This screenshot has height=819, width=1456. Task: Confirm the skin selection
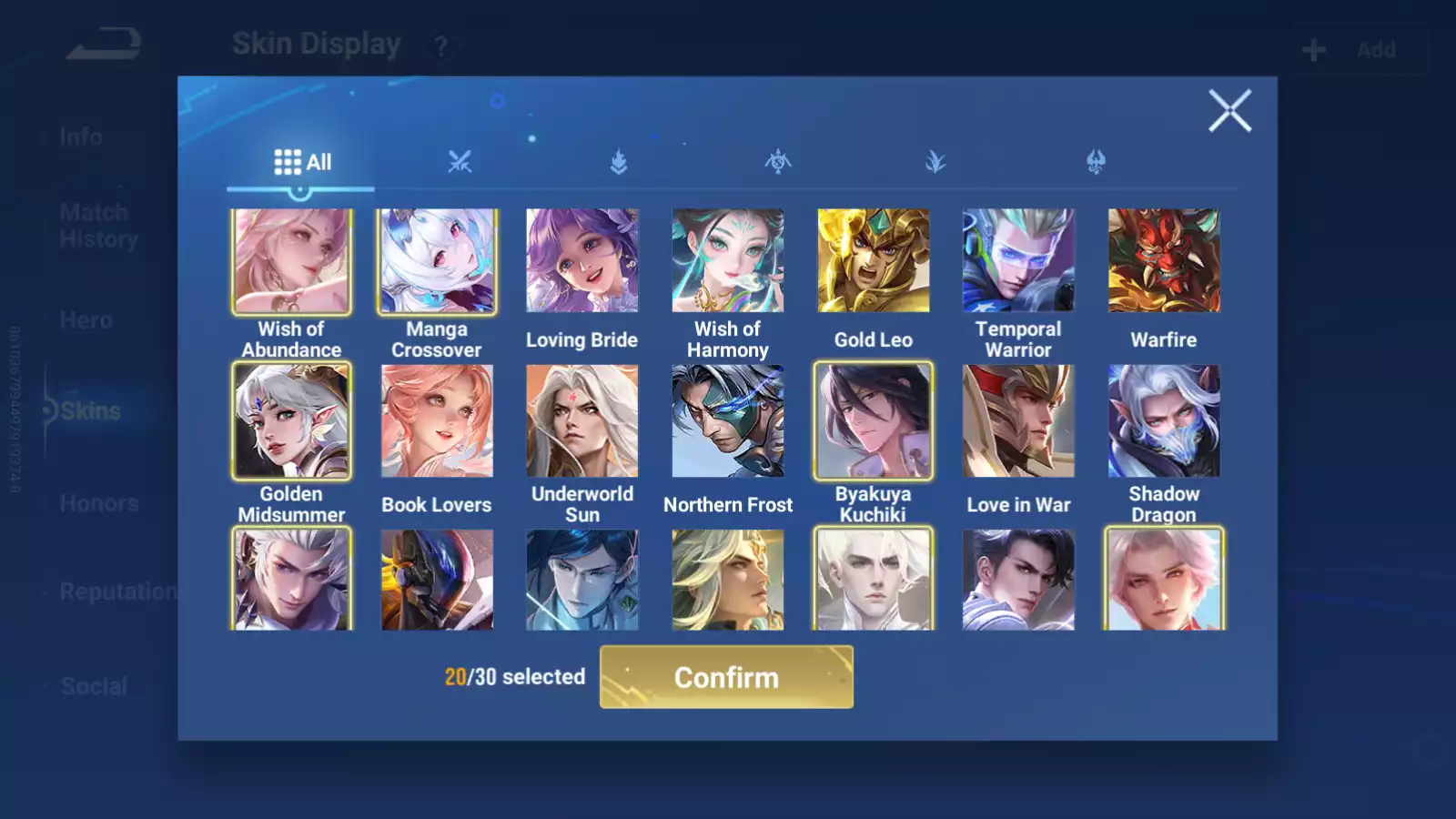[726, 677]
